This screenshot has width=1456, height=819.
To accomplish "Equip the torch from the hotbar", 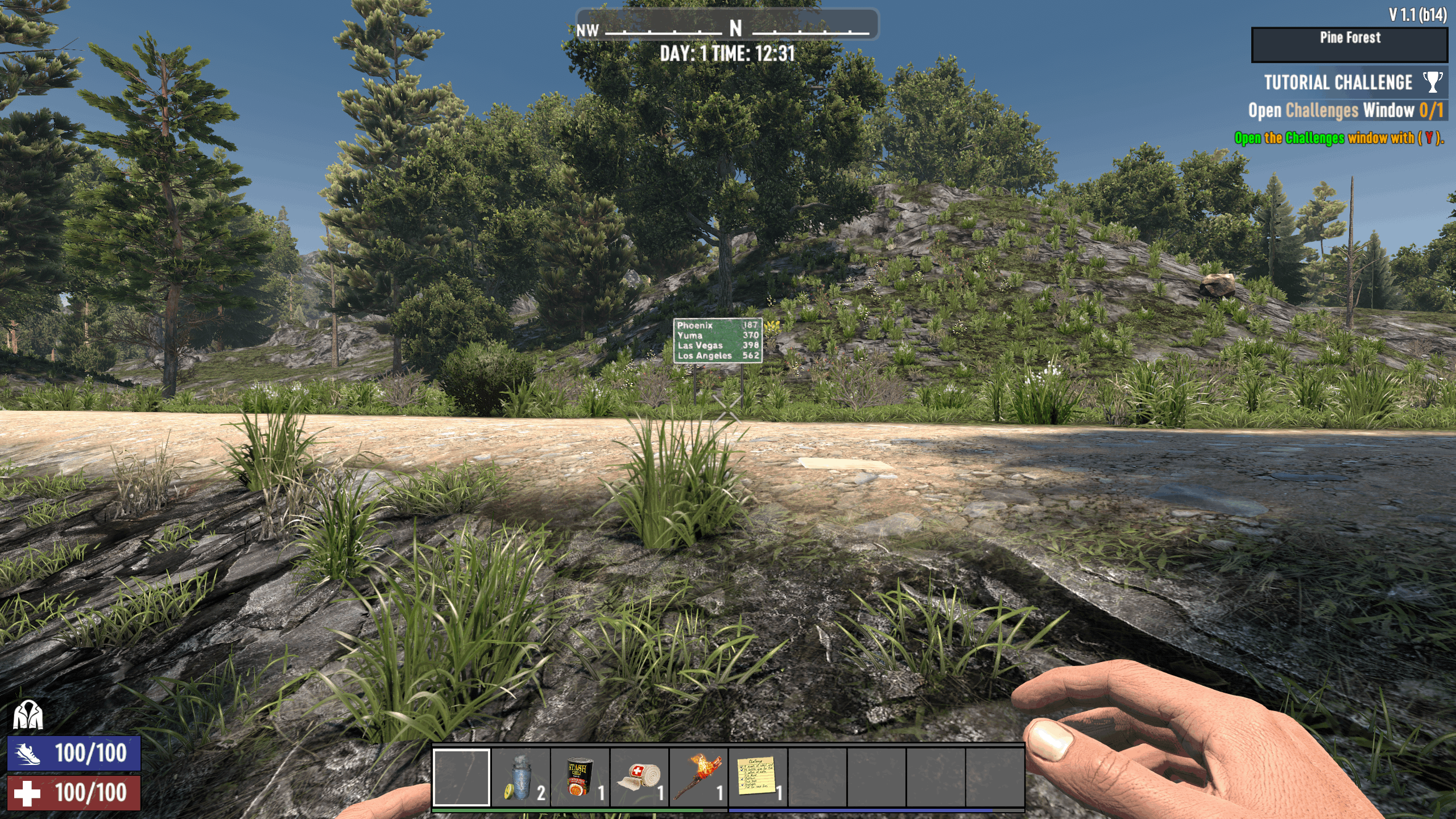I will pos(698,777).
